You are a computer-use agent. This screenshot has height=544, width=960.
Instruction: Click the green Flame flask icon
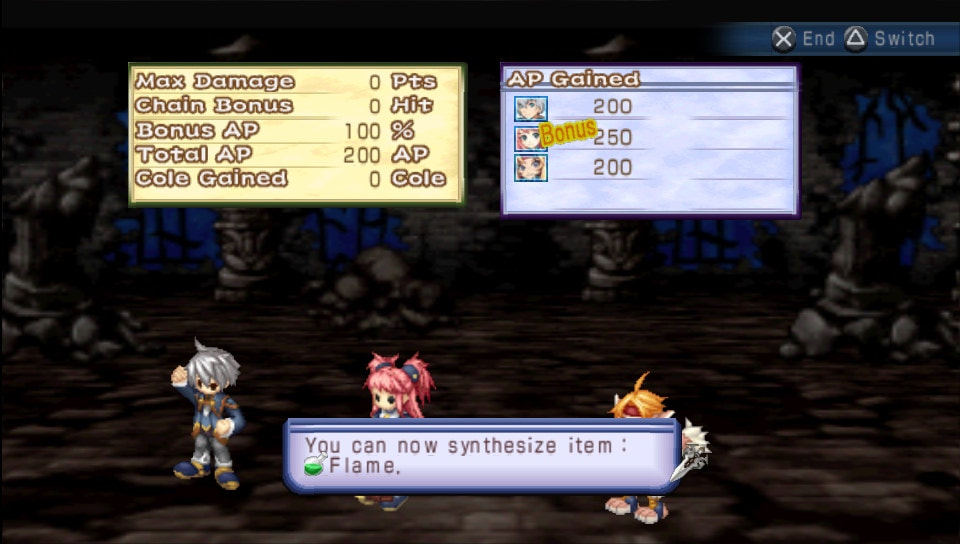click(x=315, y=465)
